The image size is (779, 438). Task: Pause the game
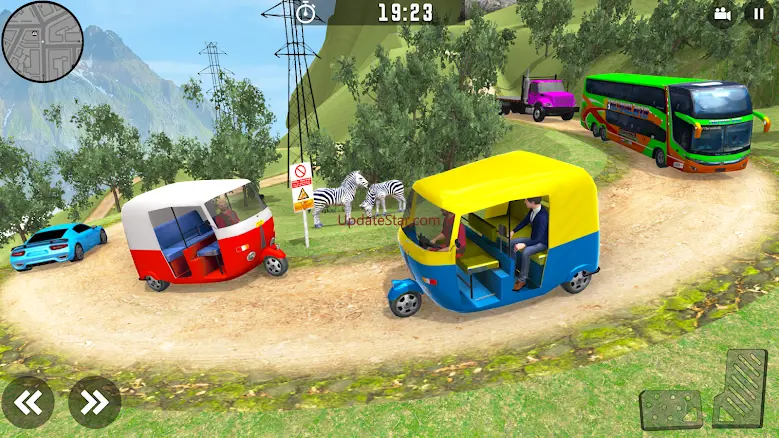pyautogui.click(x=759, y=15)
